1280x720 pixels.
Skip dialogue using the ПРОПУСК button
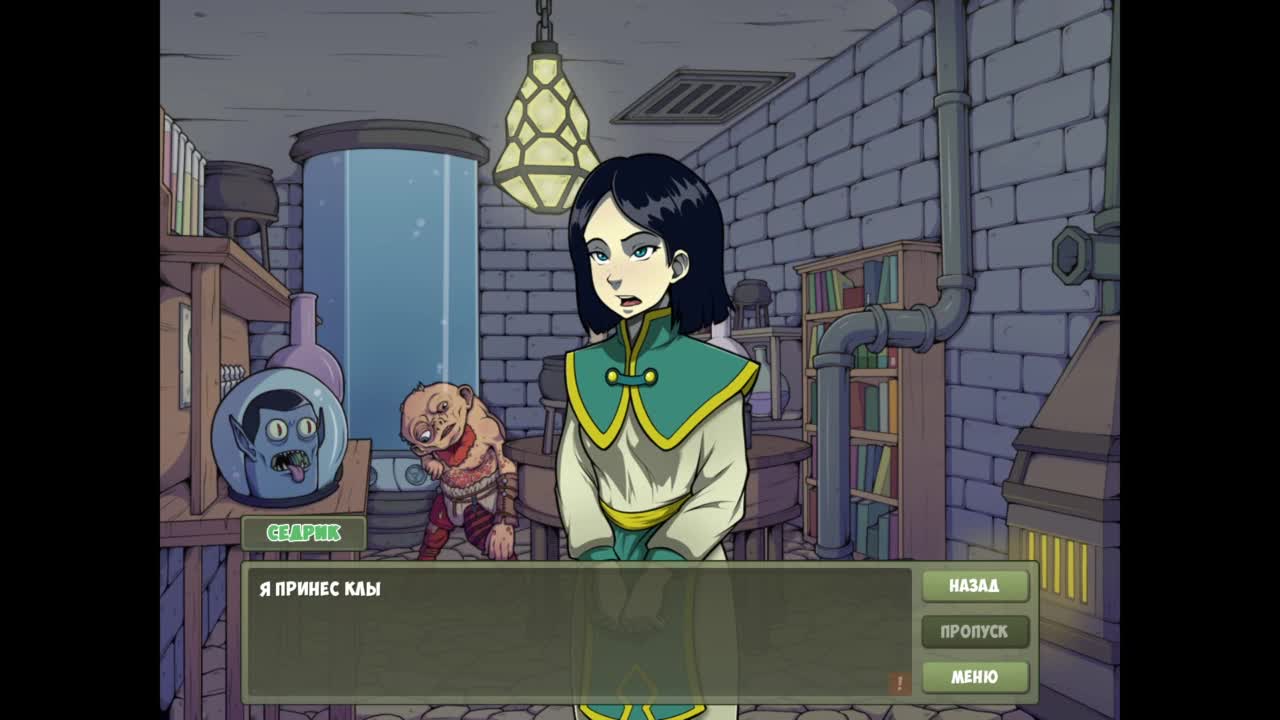tap(974, 632)
